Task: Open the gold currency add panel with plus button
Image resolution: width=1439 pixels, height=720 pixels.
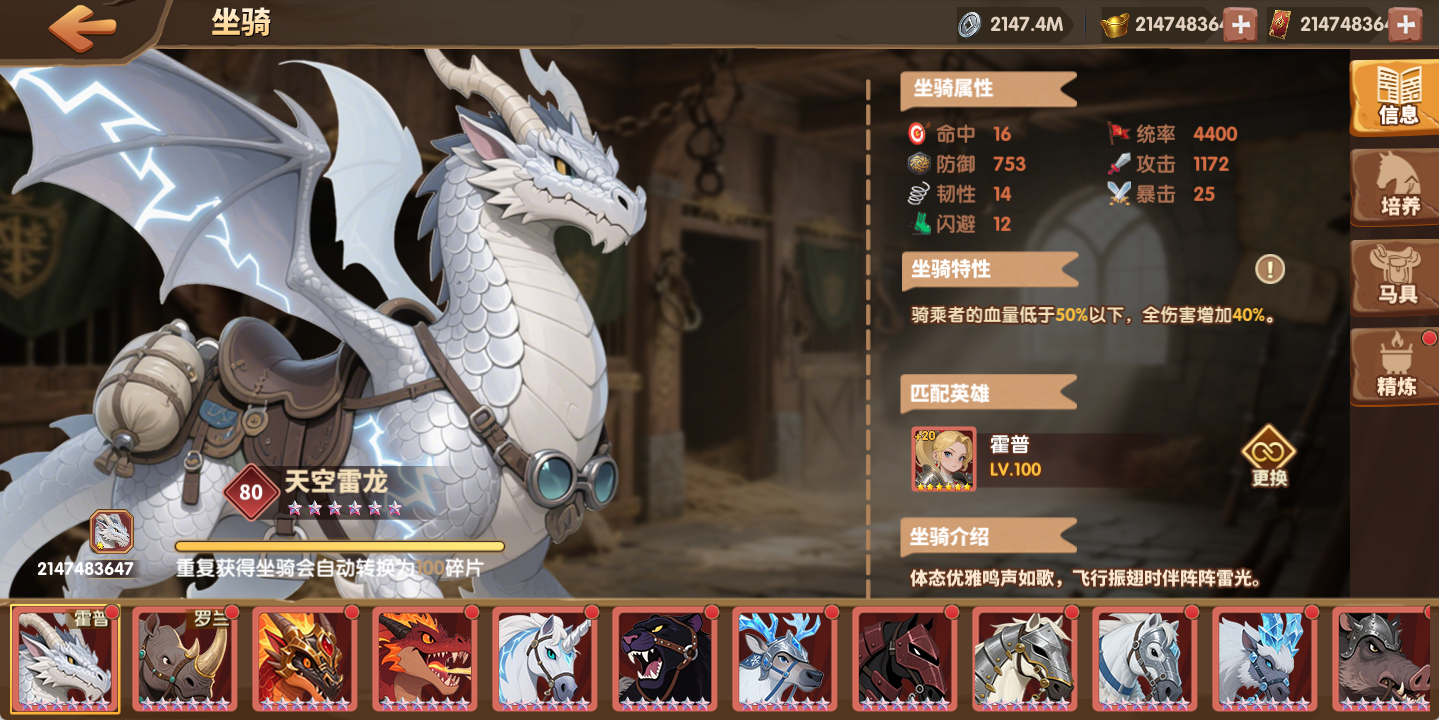Action: coord(1240,23)
